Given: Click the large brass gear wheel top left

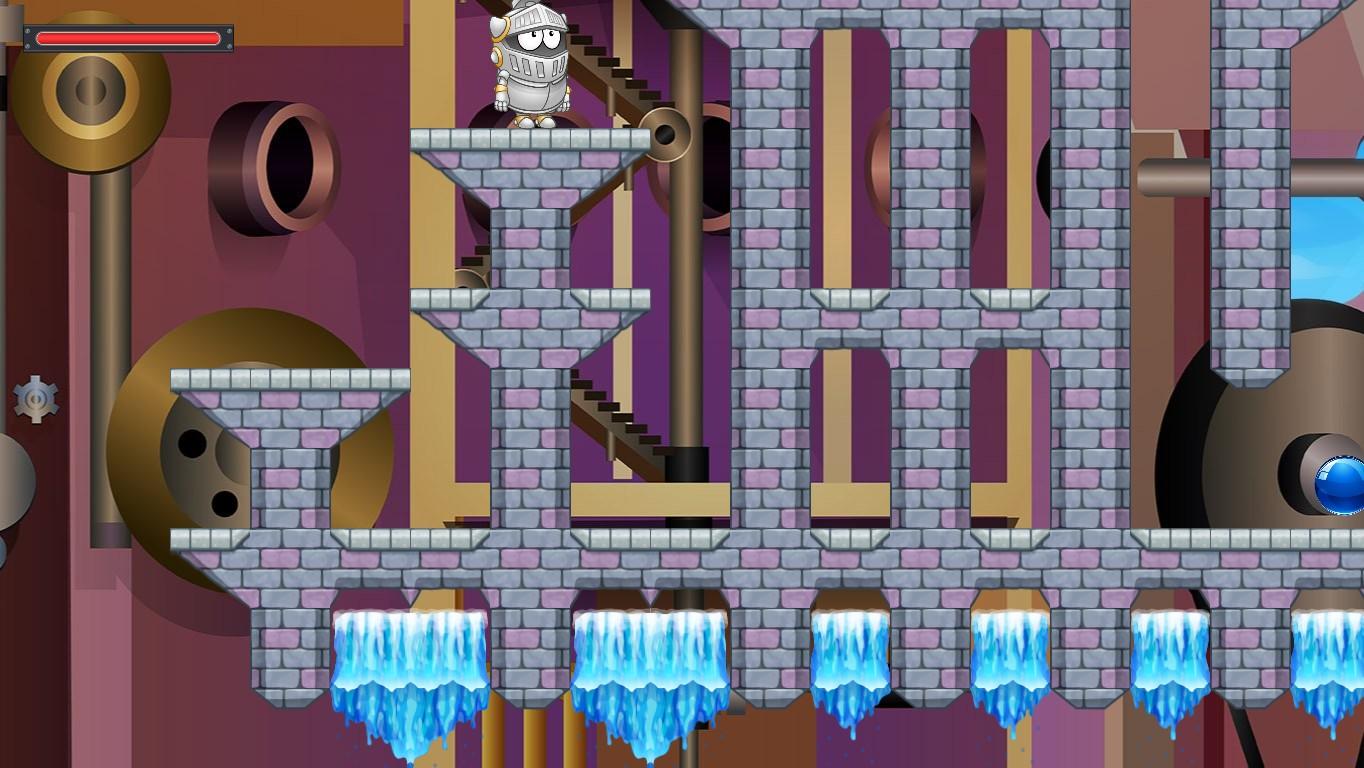Looking at the screenshot, I should [x=90, y=90].
